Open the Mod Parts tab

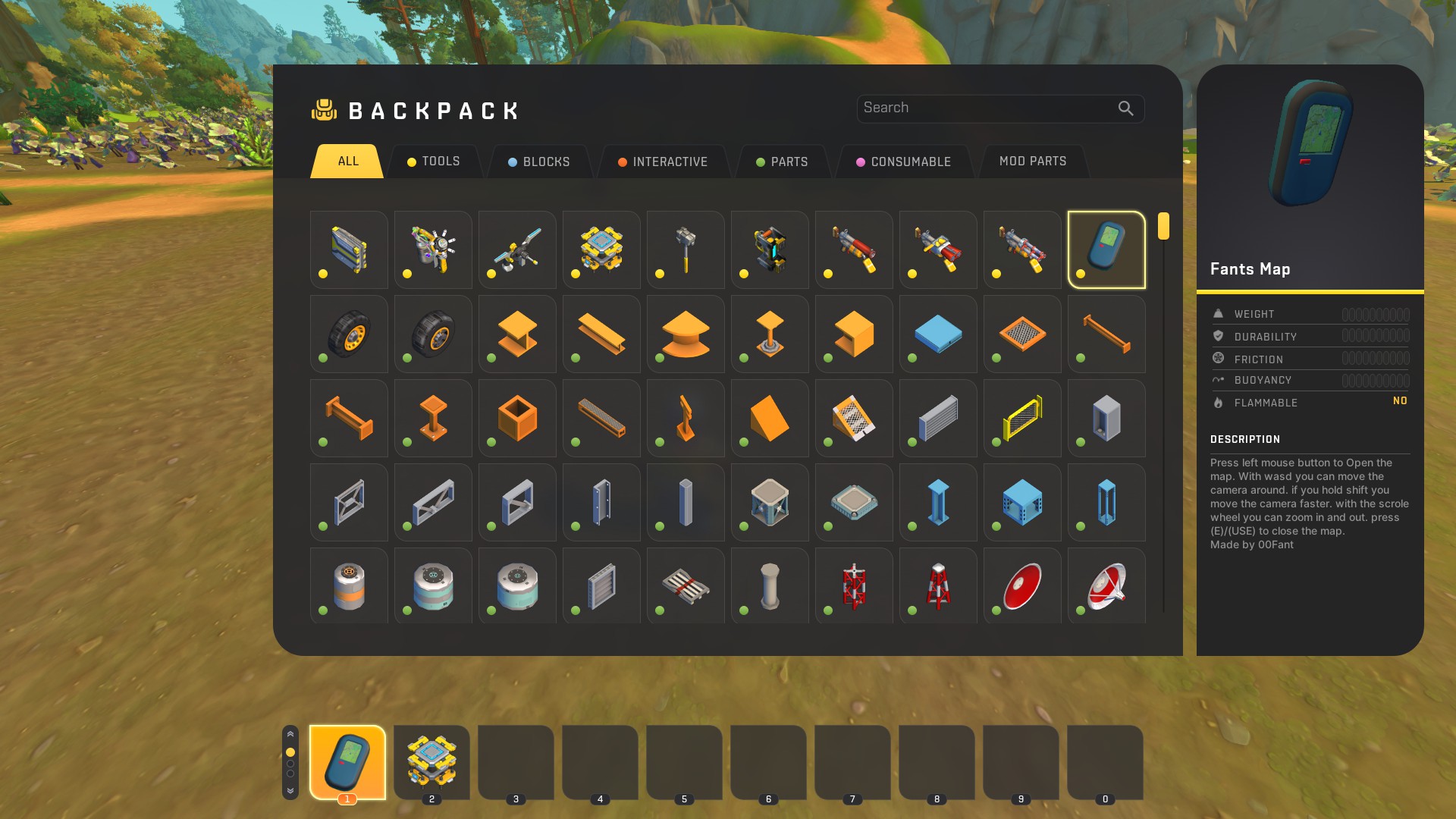coord(1033,162)
